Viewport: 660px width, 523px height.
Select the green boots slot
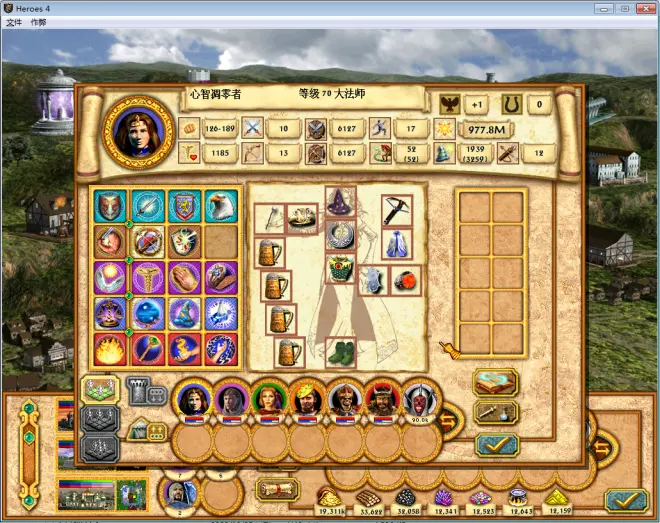[x=339, y=353]
